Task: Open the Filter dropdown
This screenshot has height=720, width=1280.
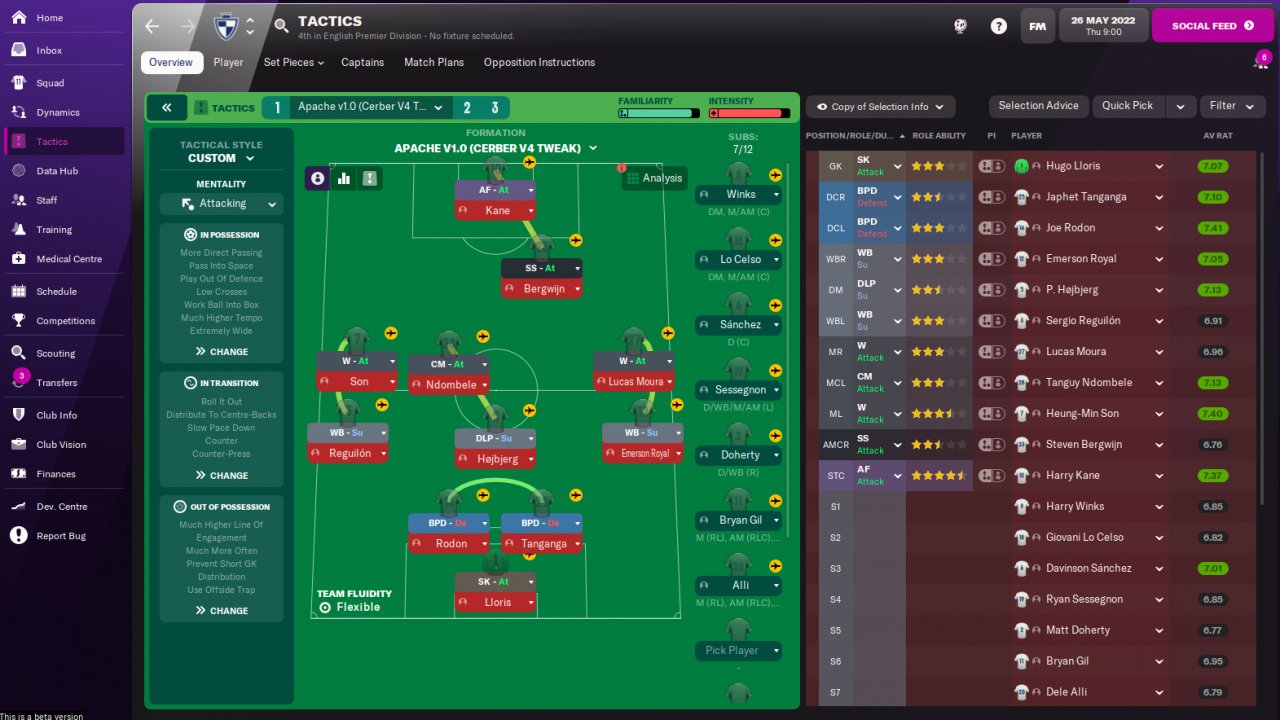Action: pyautogui.click(x=1231, y=106)
